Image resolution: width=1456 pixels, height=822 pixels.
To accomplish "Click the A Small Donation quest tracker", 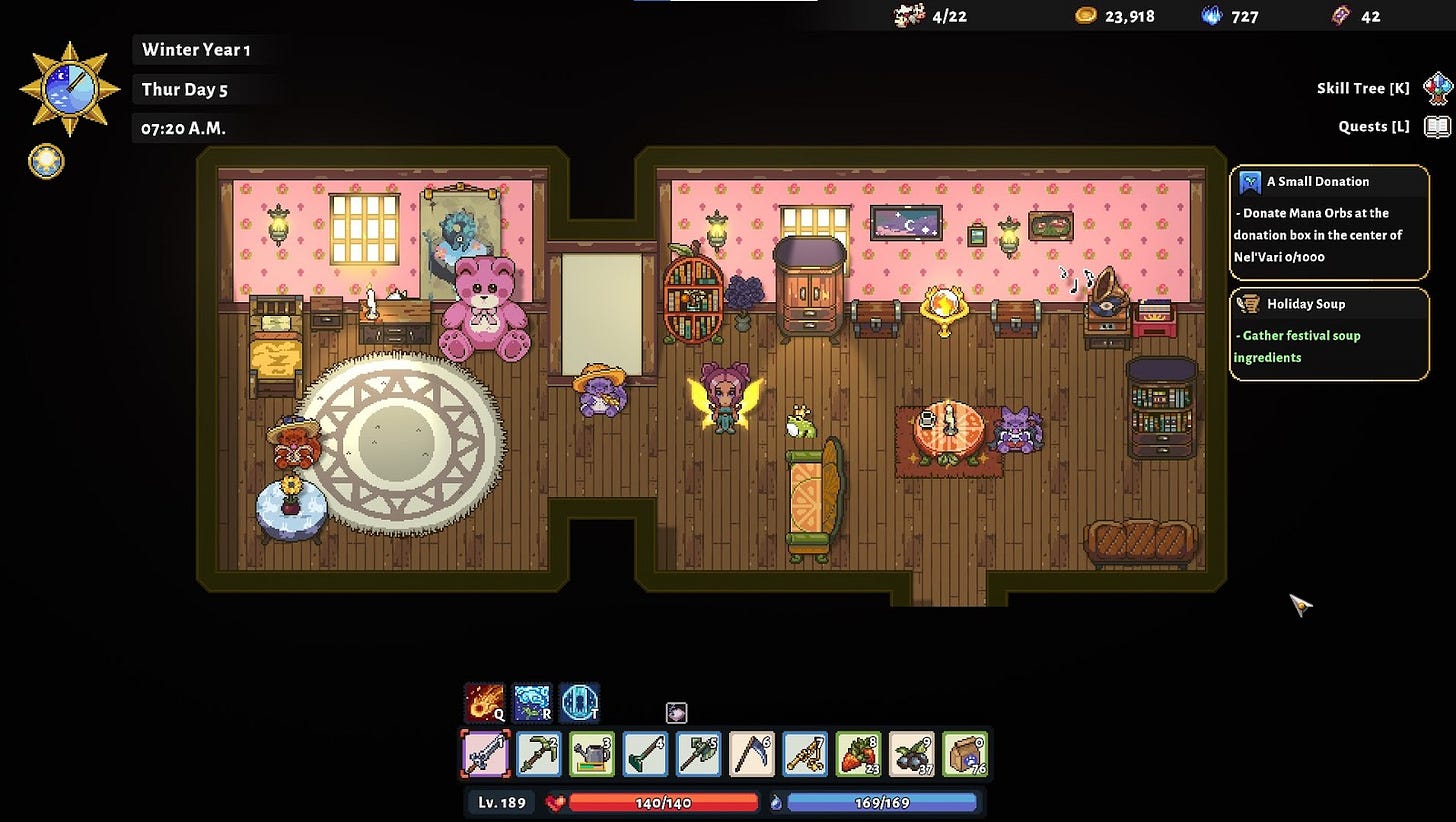I will pyautogui.click(x=1329, y=222).
